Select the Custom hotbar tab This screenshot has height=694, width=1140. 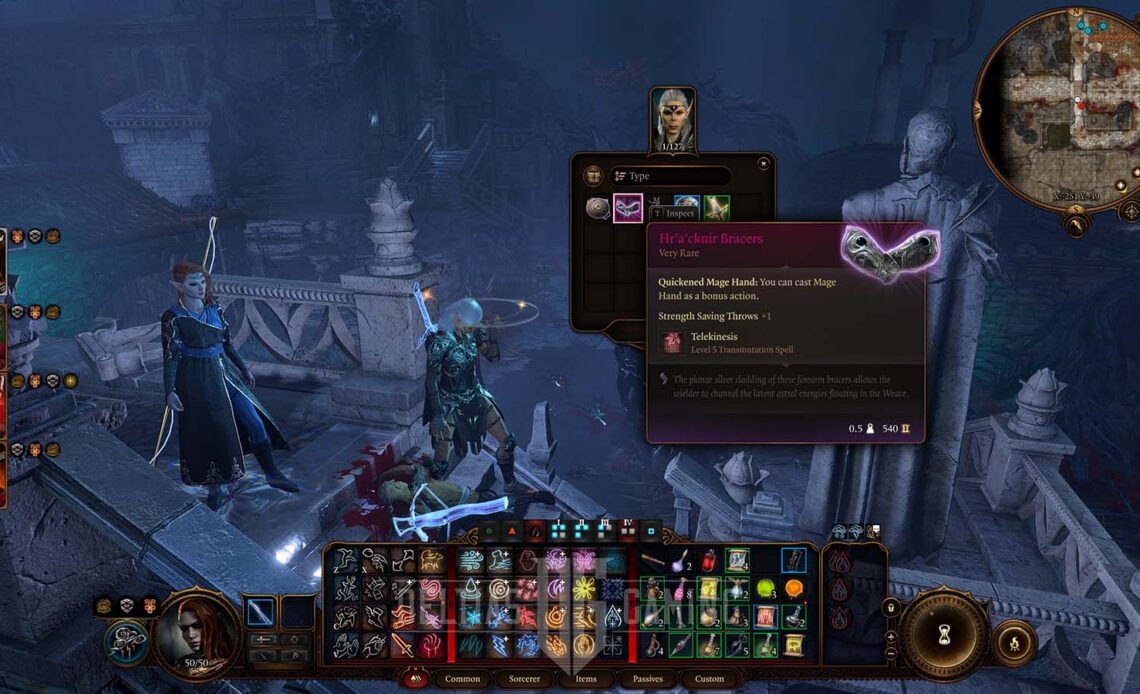[x=709, y=679]
